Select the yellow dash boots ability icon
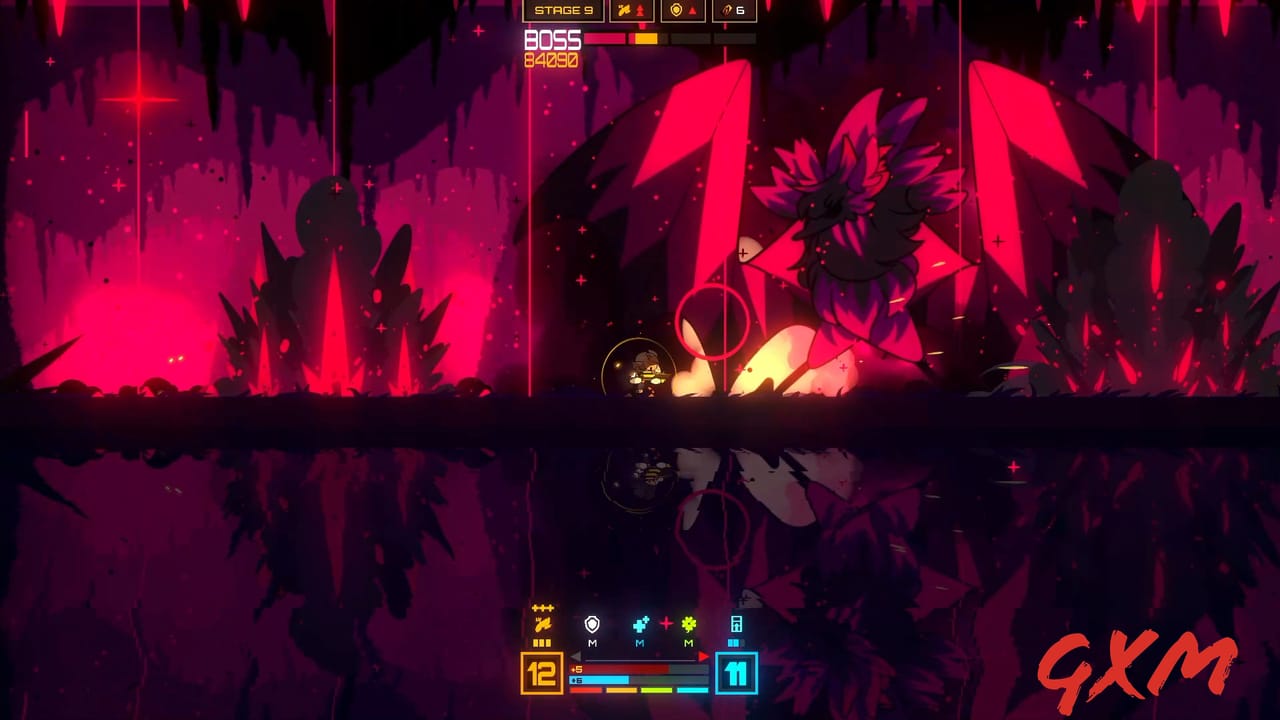1280x720 pixels. click(x=543, y=624)
